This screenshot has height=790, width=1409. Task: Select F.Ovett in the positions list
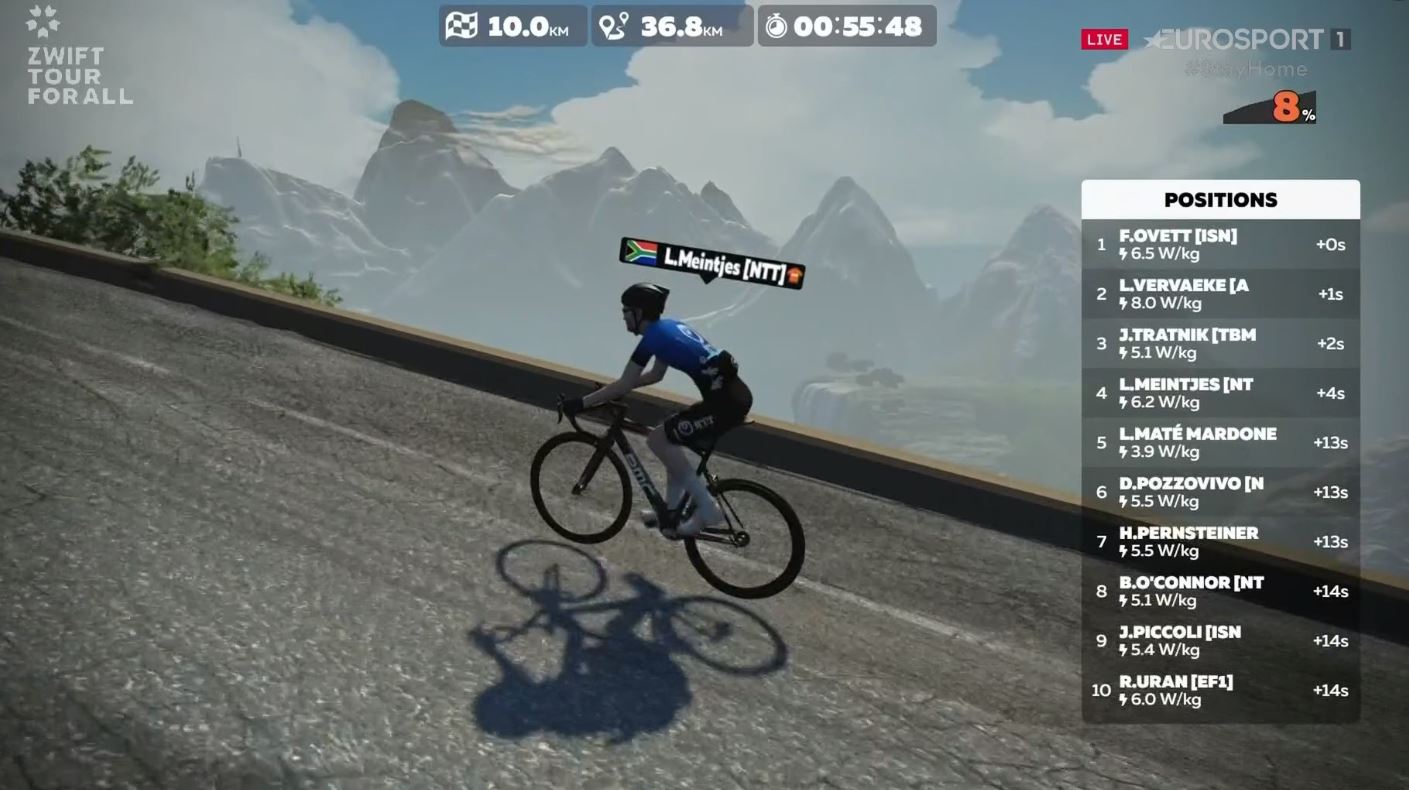[x=1220, y=245]
